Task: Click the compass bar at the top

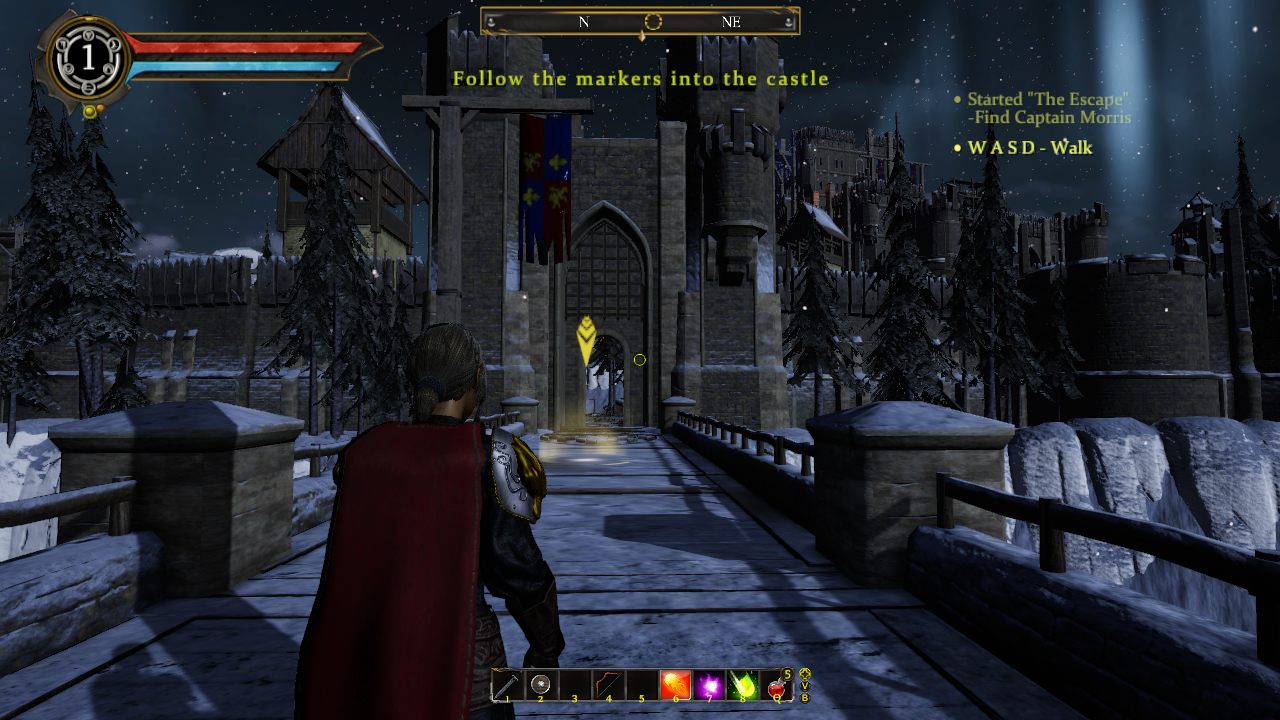Action: coord(640,21)
